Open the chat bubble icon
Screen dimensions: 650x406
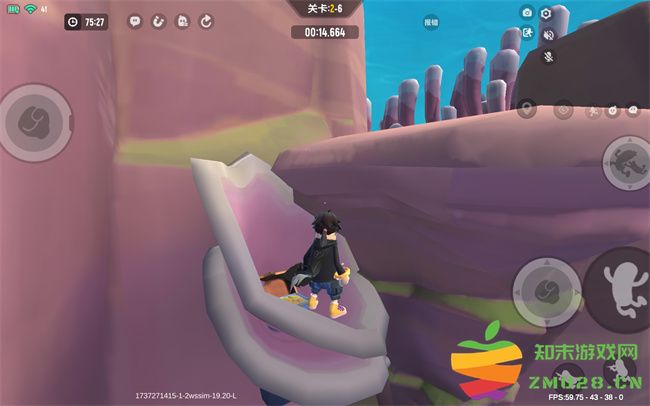pos(135,21)
